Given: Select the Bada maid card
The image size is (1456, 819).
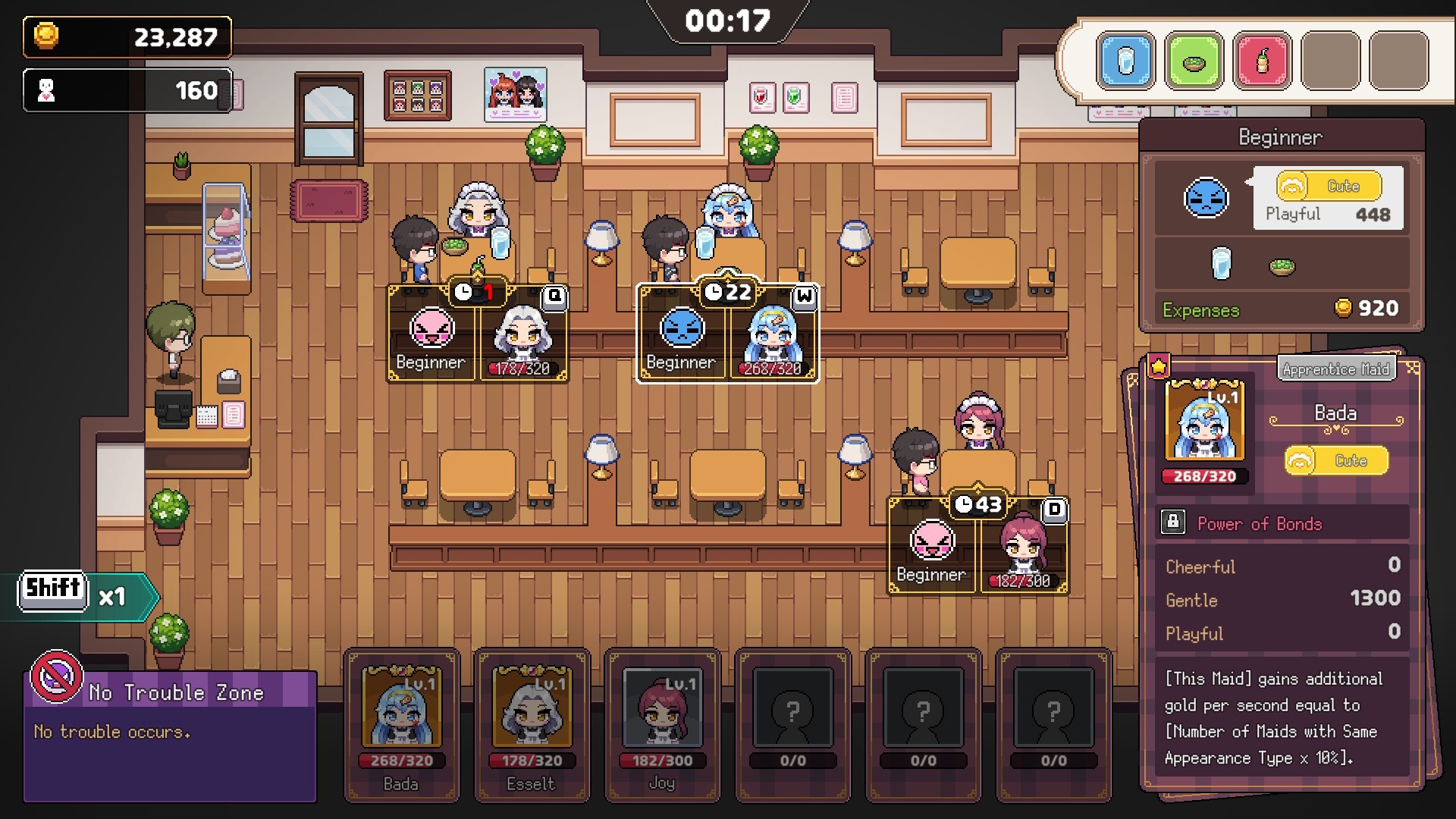Looking at the screenshot, I should [401, 724].
